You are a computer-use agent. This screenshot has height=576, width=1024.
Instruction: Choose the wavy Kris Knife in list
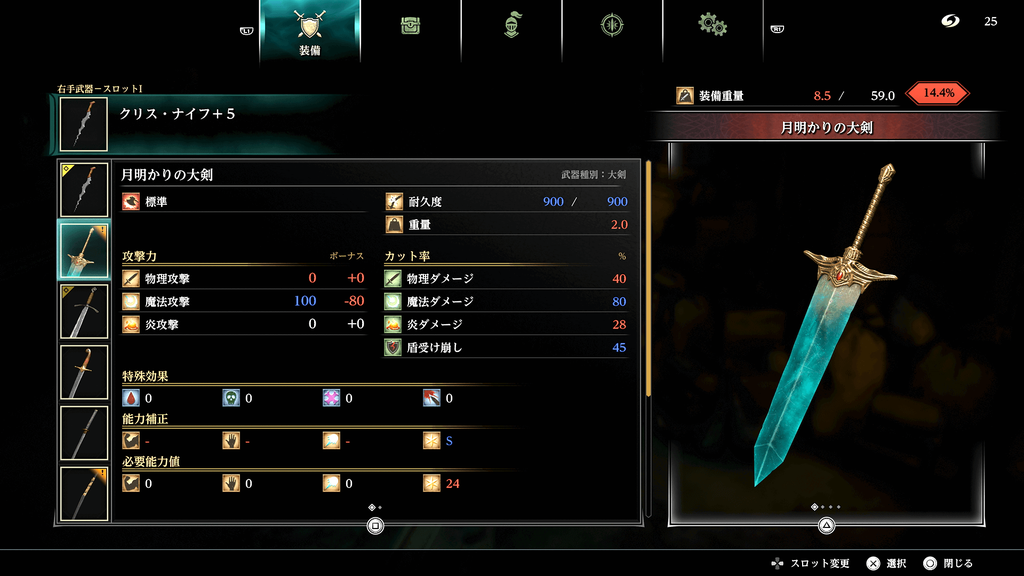[84, 189]
